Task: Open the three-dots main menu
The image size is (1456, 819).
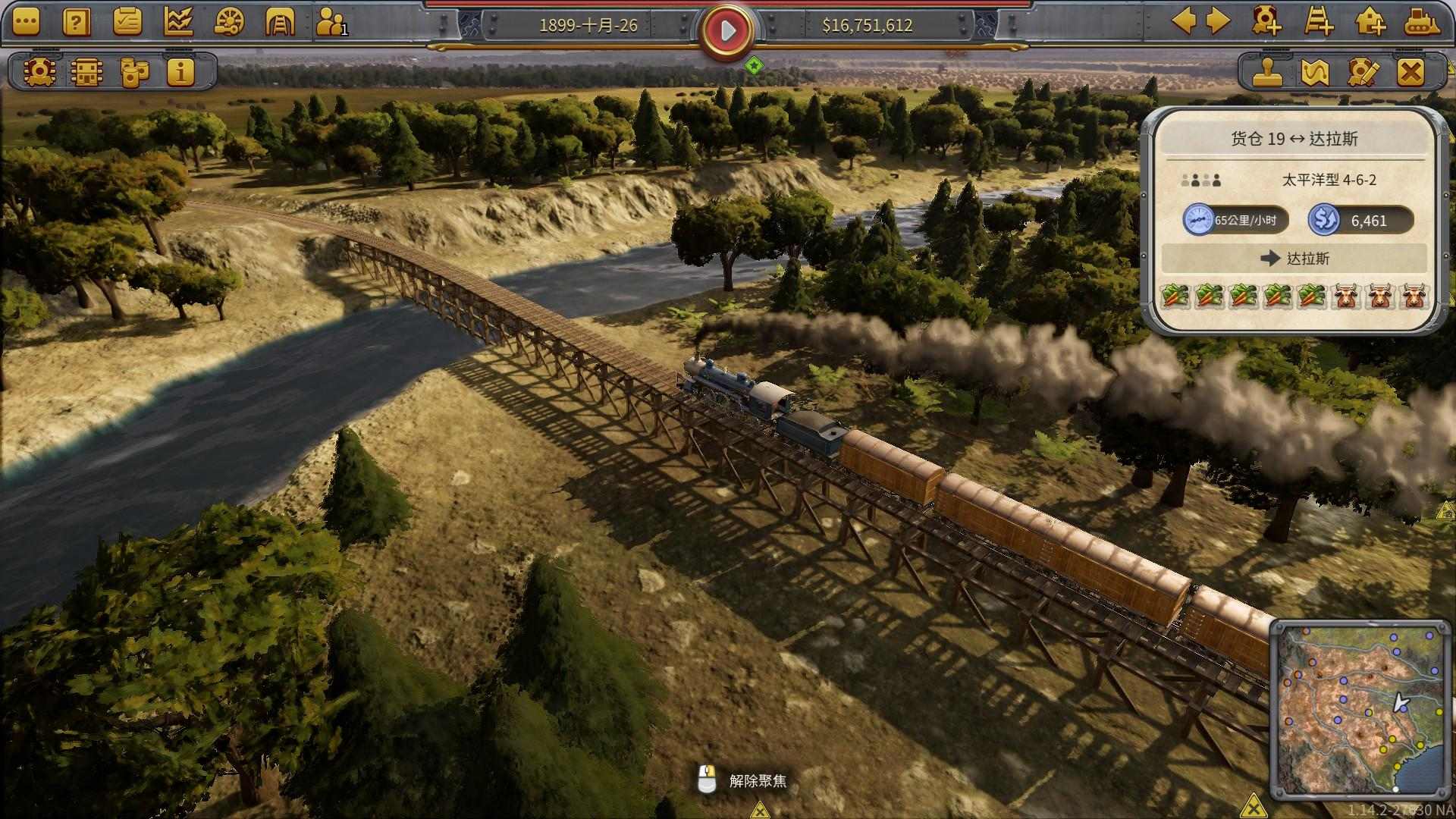Action: pos(25,23)
